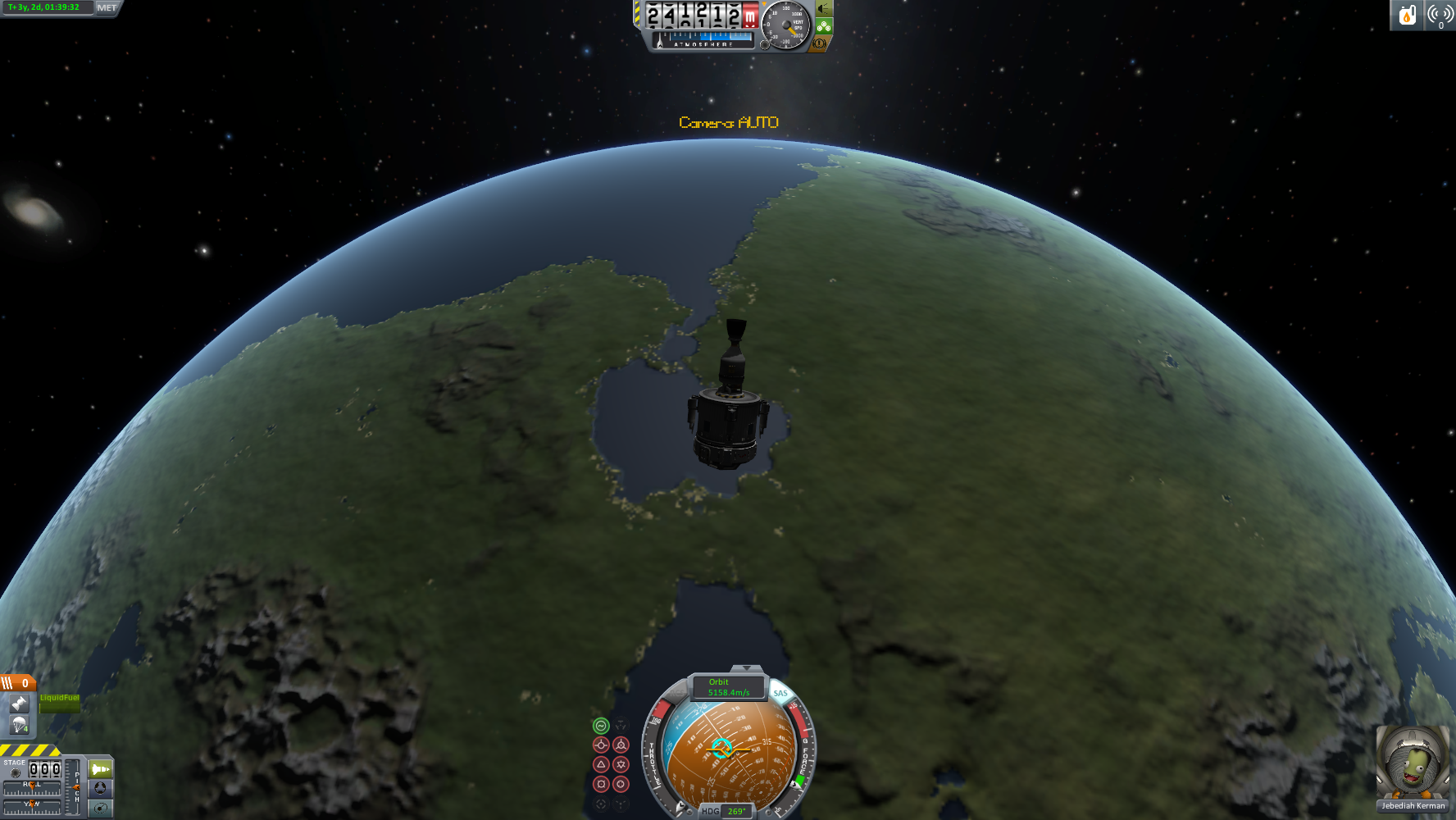
Task: Open the CommNet signal indicator
Action: pos(1440,16)
